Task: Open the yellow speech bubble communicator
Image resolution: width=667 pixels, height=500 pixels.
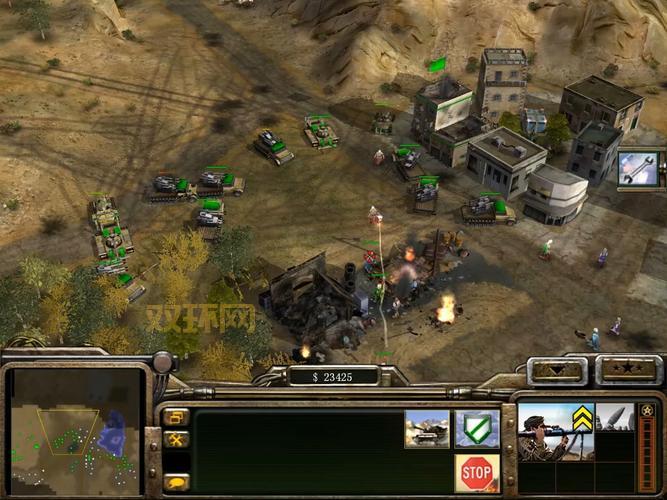Action: [177, 481]
